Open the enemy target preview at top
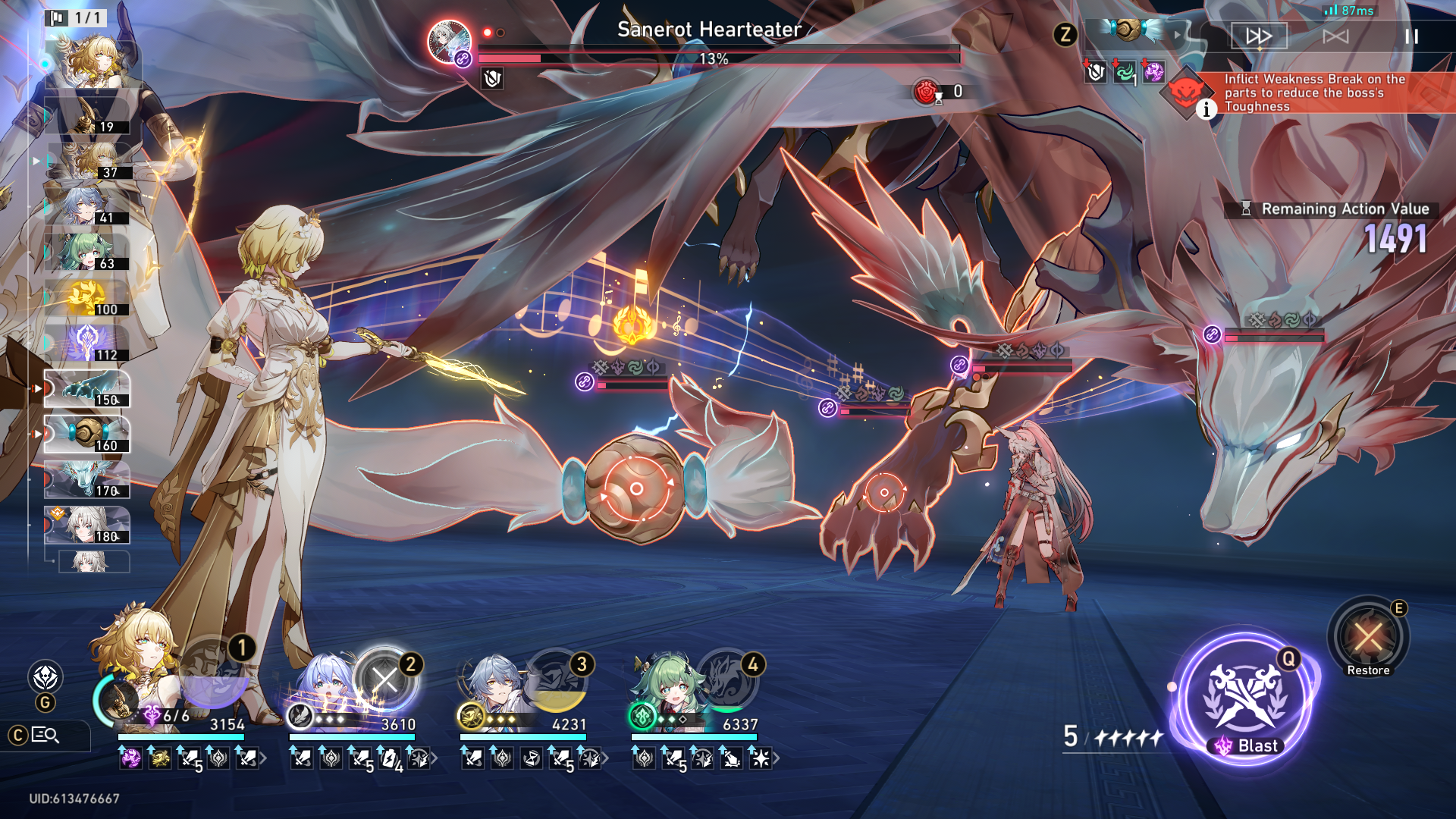Viewport: 1456px width, 819px height. tap(1128, 32)
